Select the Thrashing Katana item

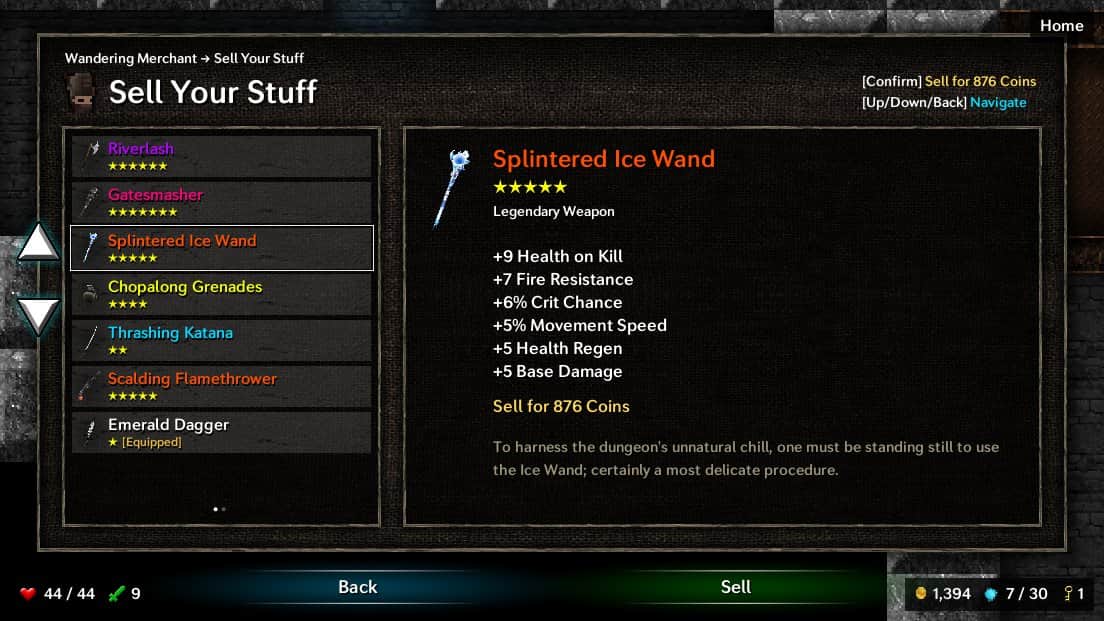[221, 341]
